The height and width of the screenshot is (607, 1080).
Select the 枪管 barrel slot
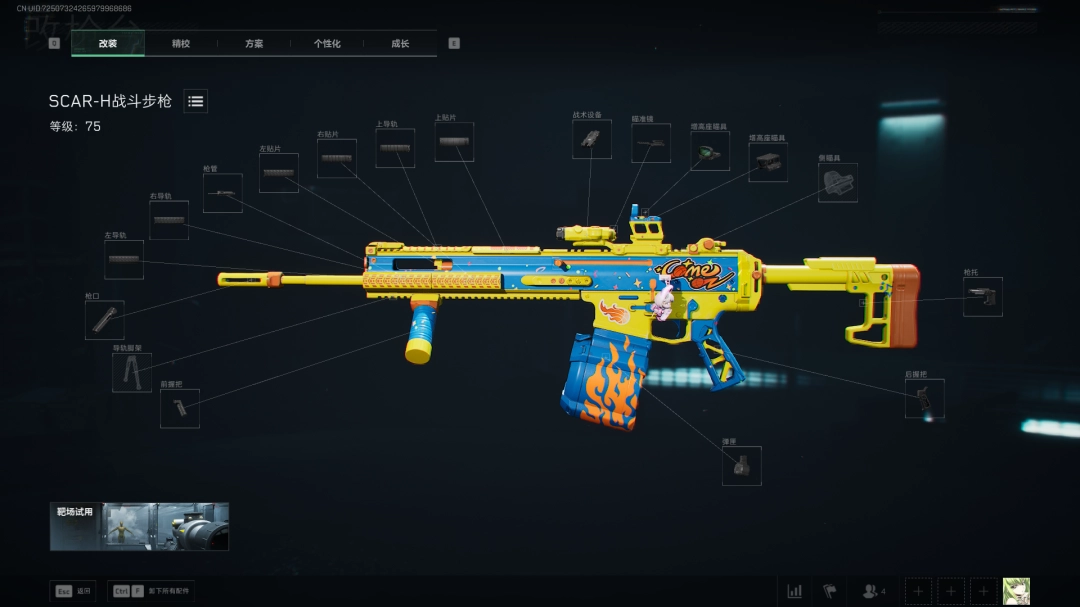223,193
